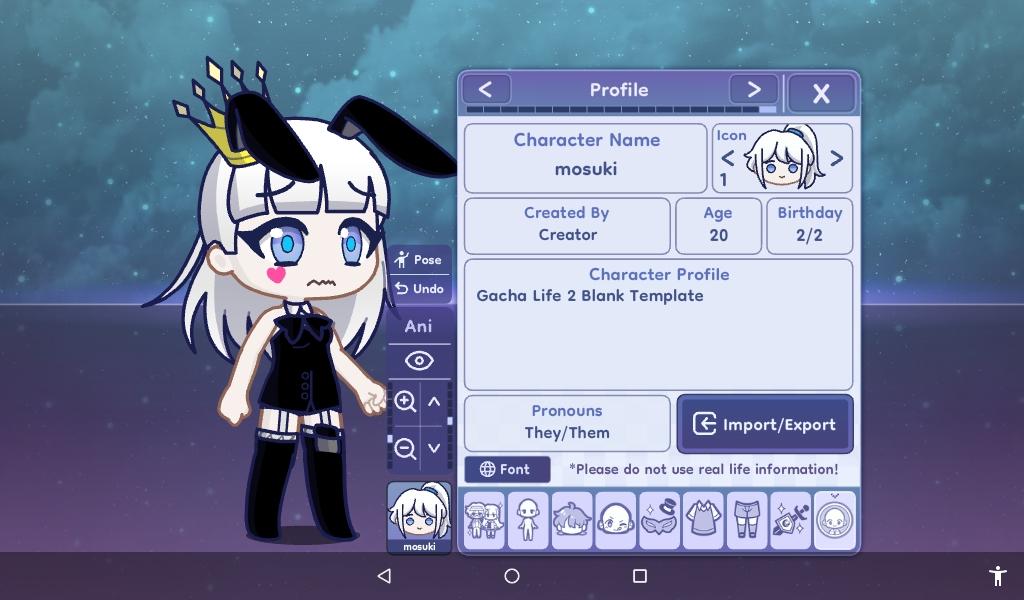This screenshot has width=1024, height=600.
Task: Zoom out on the character
Action: 405,448
